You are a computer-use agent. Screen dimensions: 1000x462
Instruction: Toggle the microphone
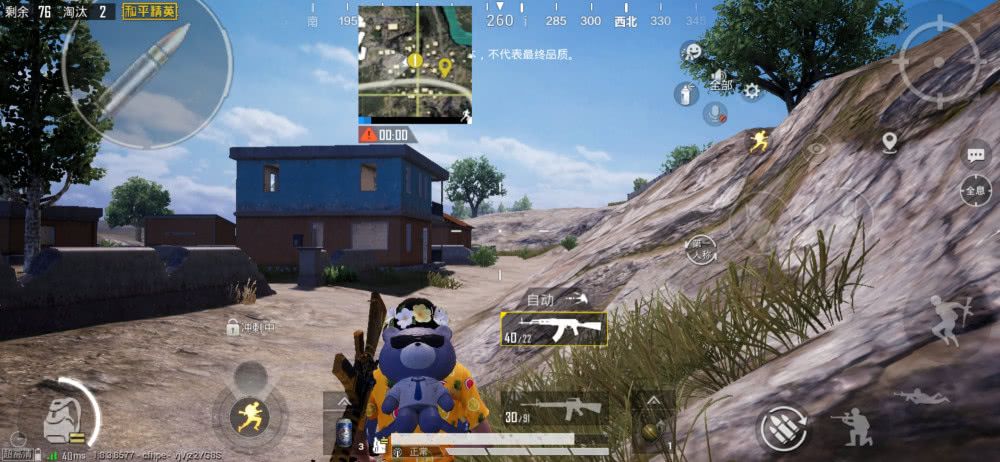(714, 113)
